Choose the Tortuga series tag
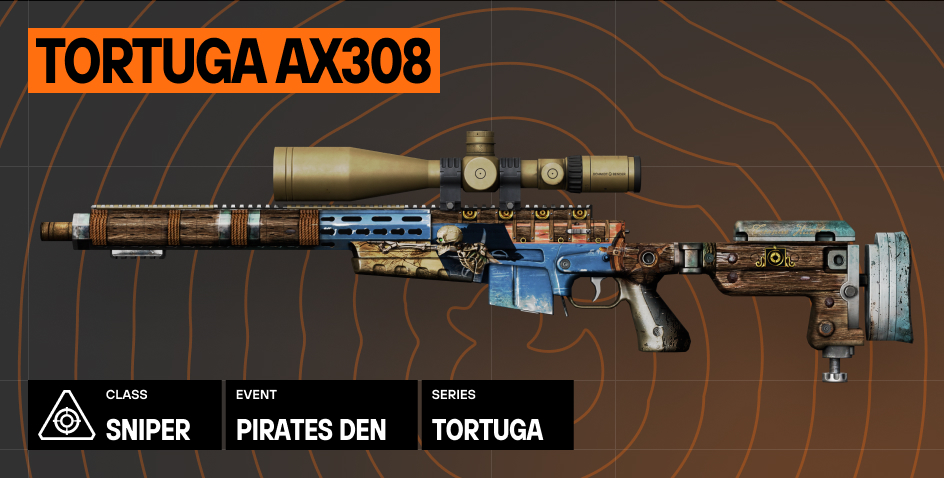 (x=497, y=415)
